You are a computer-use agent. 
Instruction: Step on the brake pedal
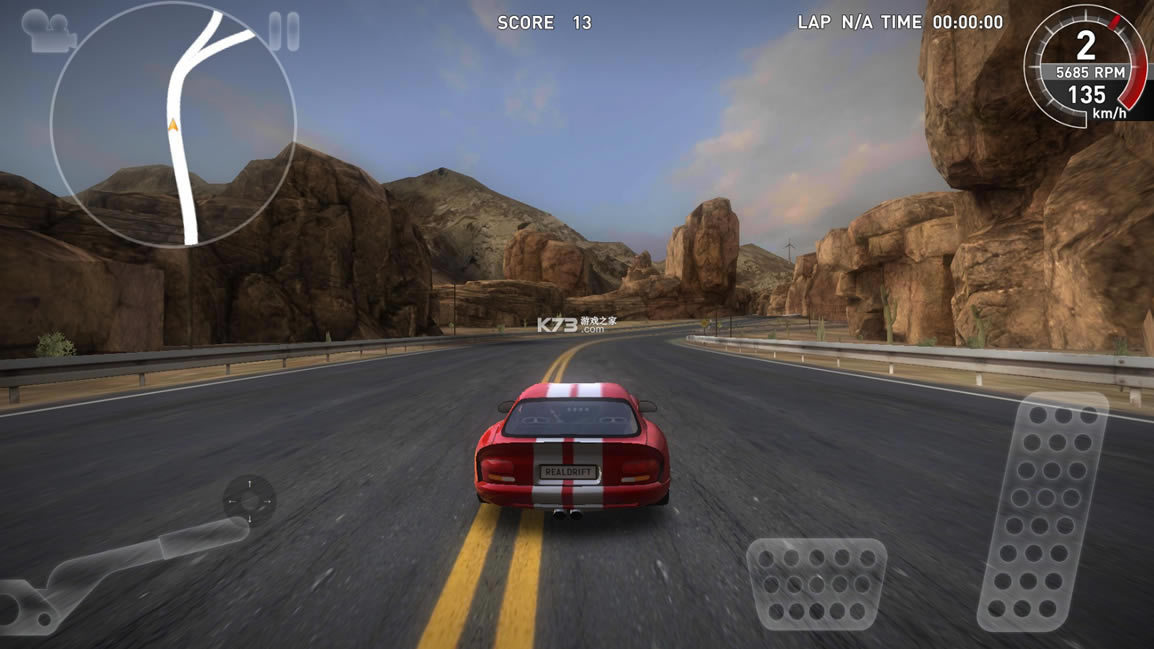tap(816, 584)
